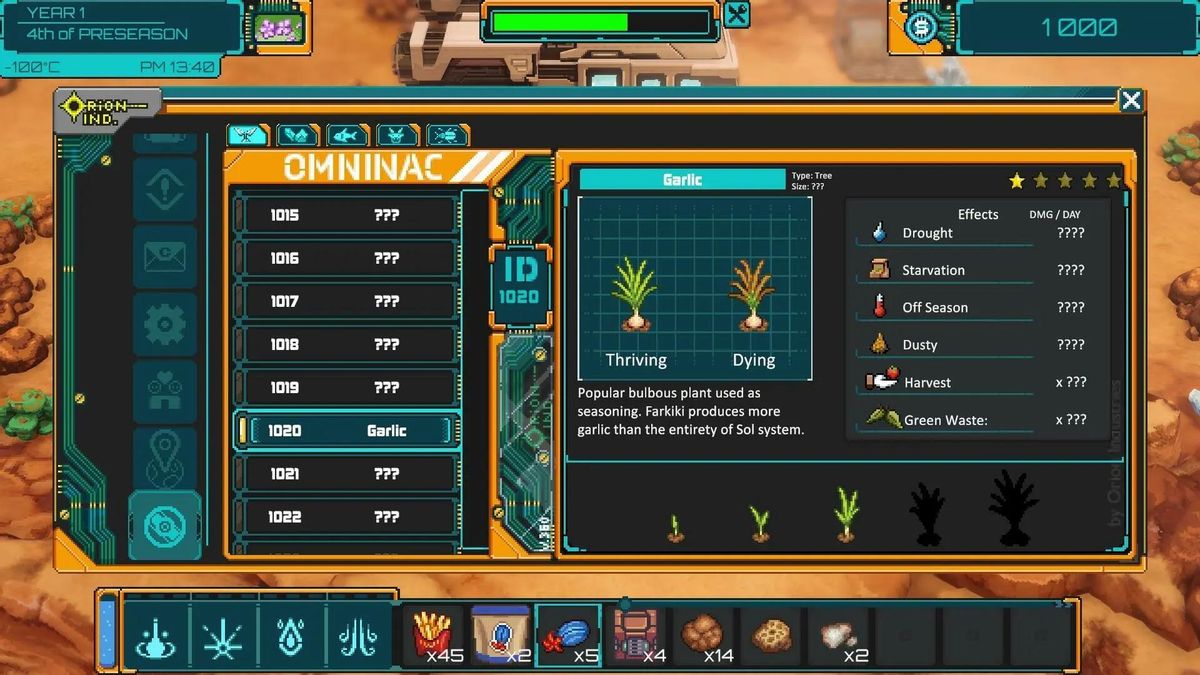The height and width of the screenshot is (675, 1200).
Task: Activate the single water droplet tool
Action: pyautogui.click(x=292, y=636)
